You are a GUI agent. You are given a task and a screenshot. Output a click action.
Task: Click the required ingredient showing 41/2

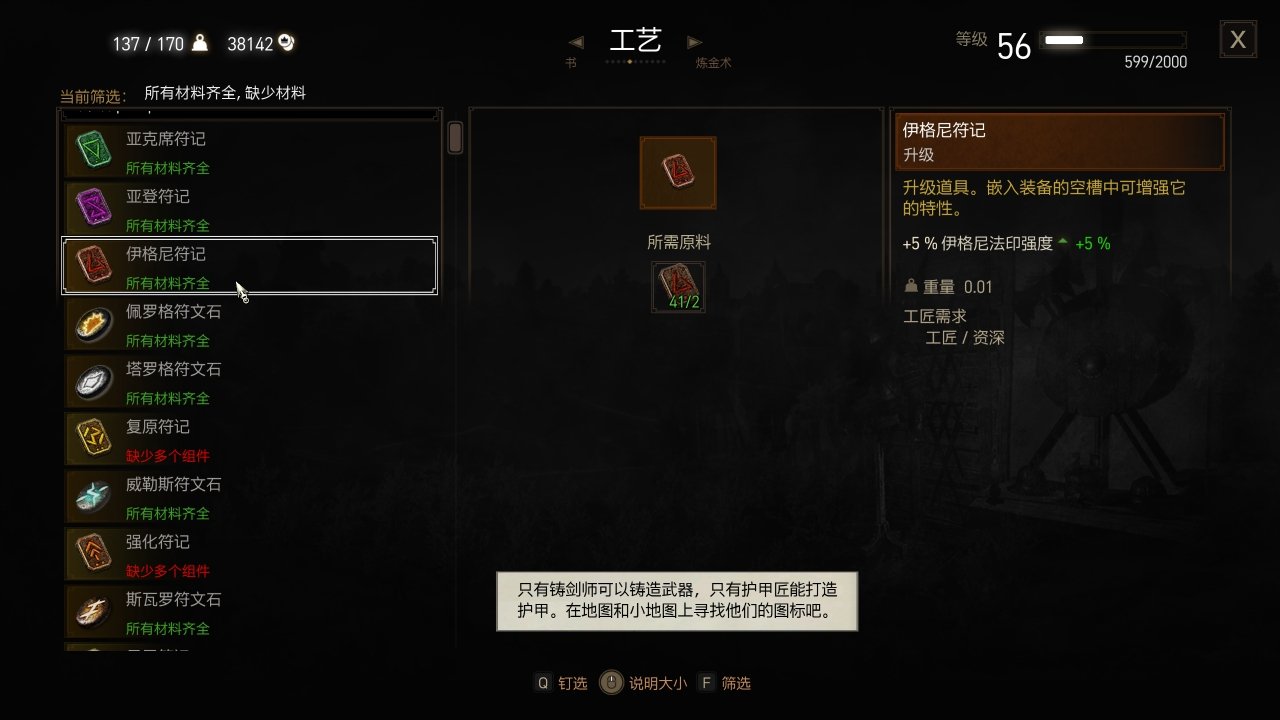(678, 286)
